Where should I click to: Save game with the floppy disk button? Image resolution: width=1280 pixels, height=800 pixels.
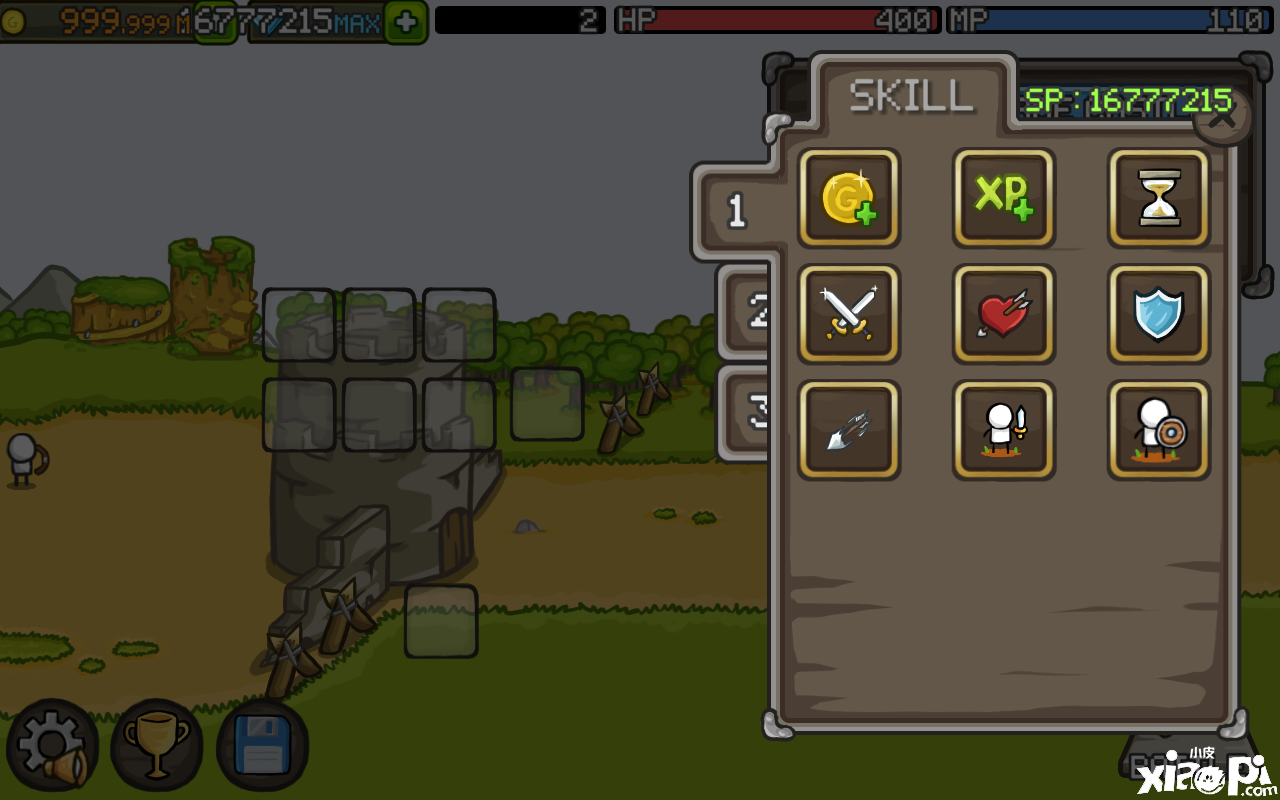pos(262,745)
